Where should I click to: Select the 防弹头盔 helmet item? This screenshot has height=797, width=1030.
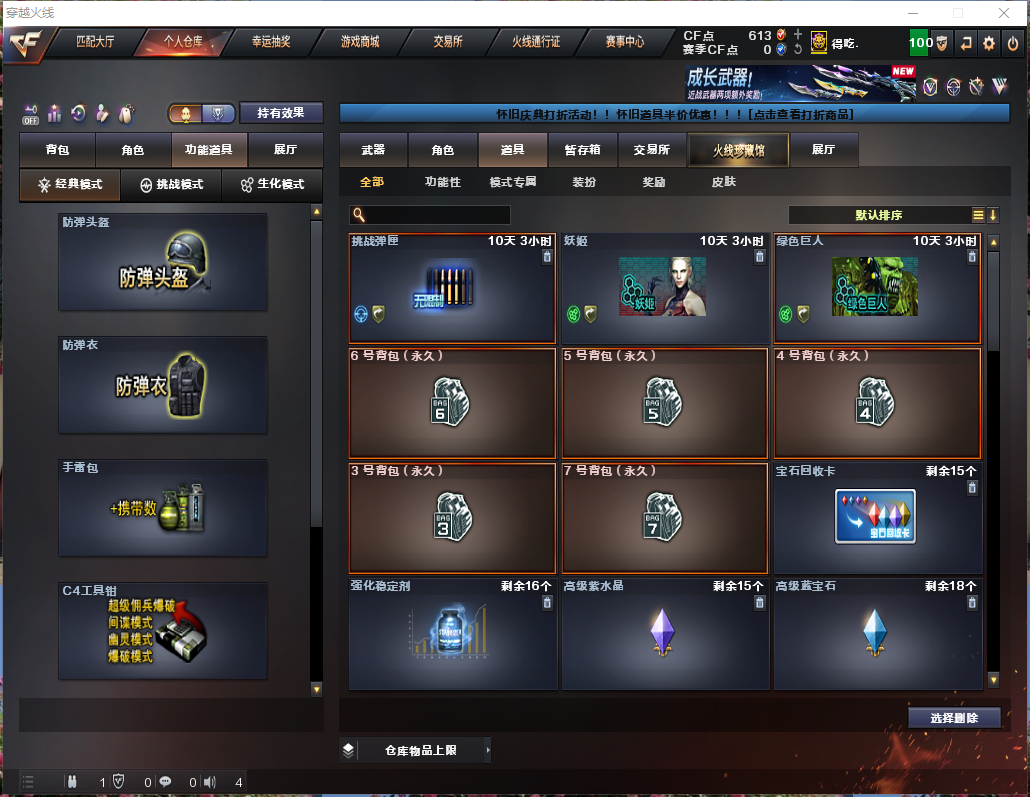coord(163,262)
